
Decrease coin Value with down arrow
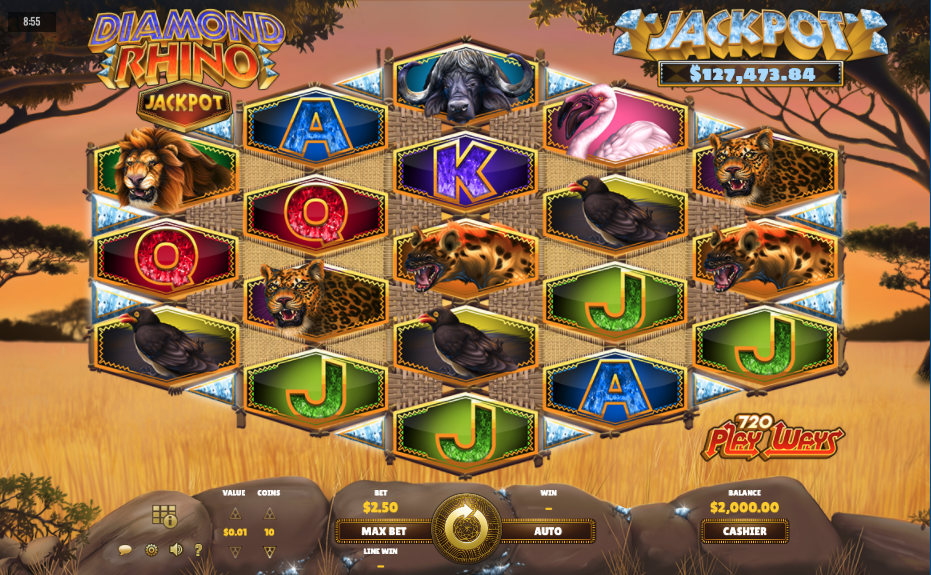coord(235,552)
